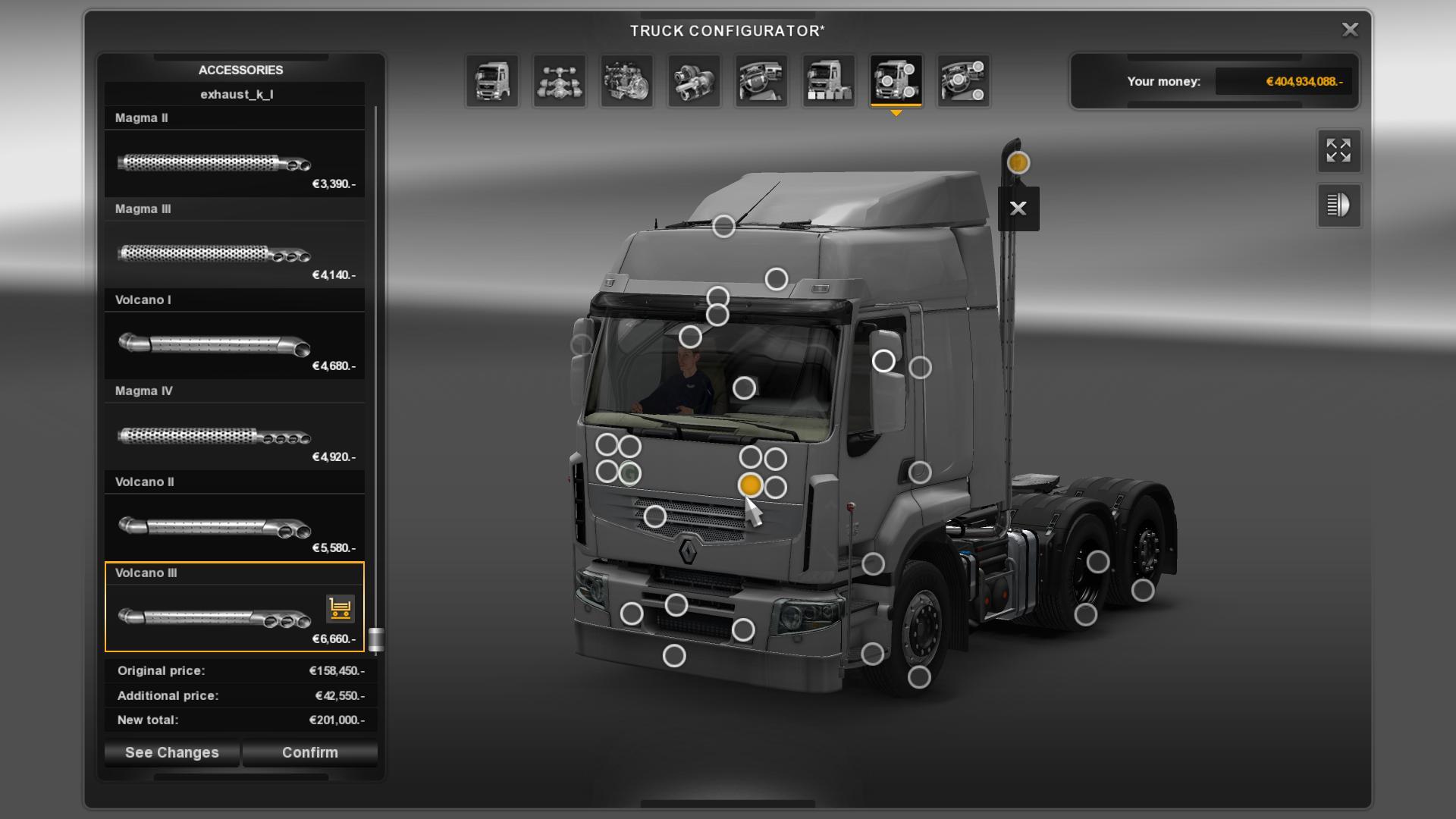Open the interior accessories tab
Image resolution: width=1456 pixels, height=819 pixels.
pyautogui.click(x=963, y=81)
